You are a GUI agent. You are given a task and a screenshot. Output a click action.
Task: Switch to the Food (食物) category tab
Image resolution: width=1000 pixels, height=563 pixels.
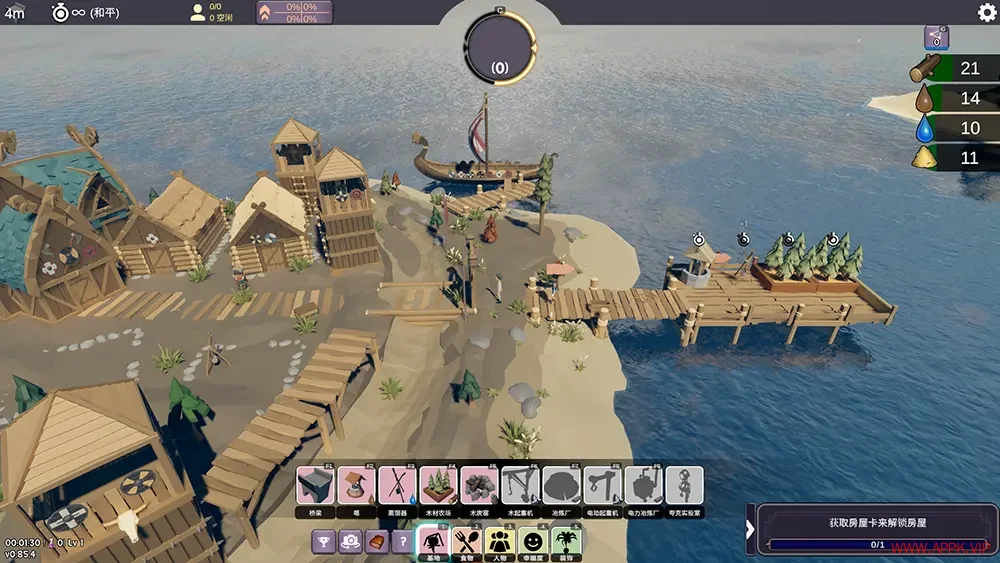click(x=467, y=542)
